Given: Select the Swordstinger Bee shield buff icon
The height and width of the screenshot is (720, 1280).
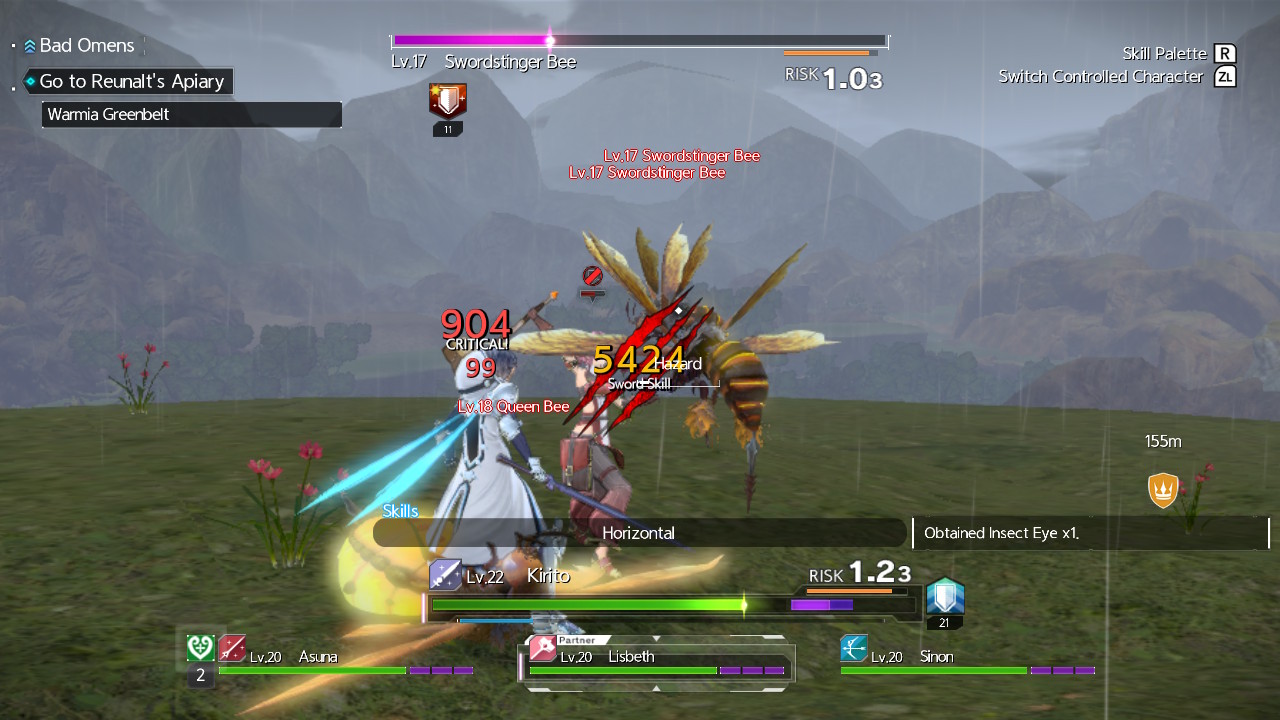Looking at the screenshot, I should point(448,101).
